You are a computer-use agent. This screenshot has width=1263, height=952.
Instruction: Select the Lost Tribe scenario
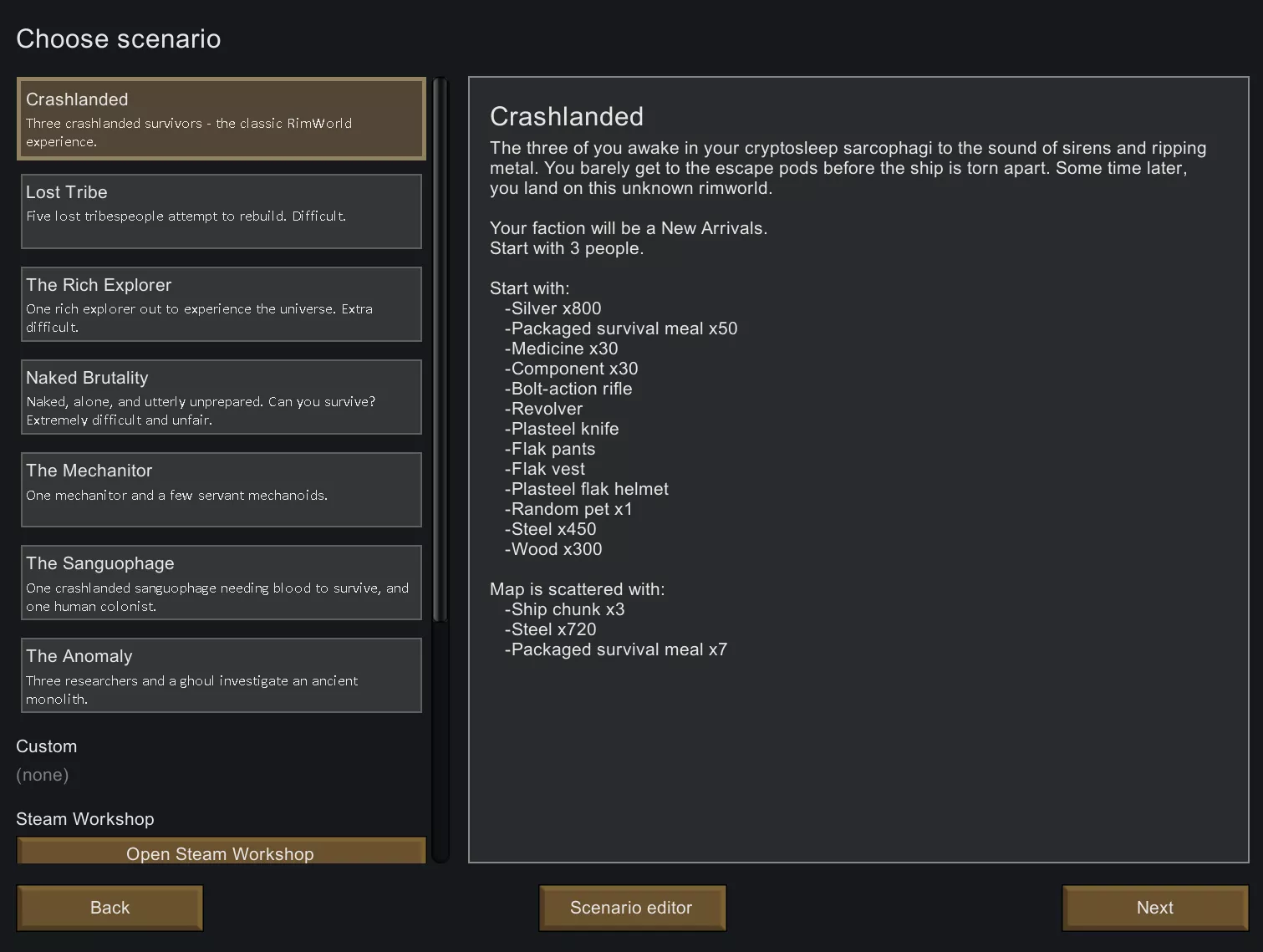[x=220, y=211]
